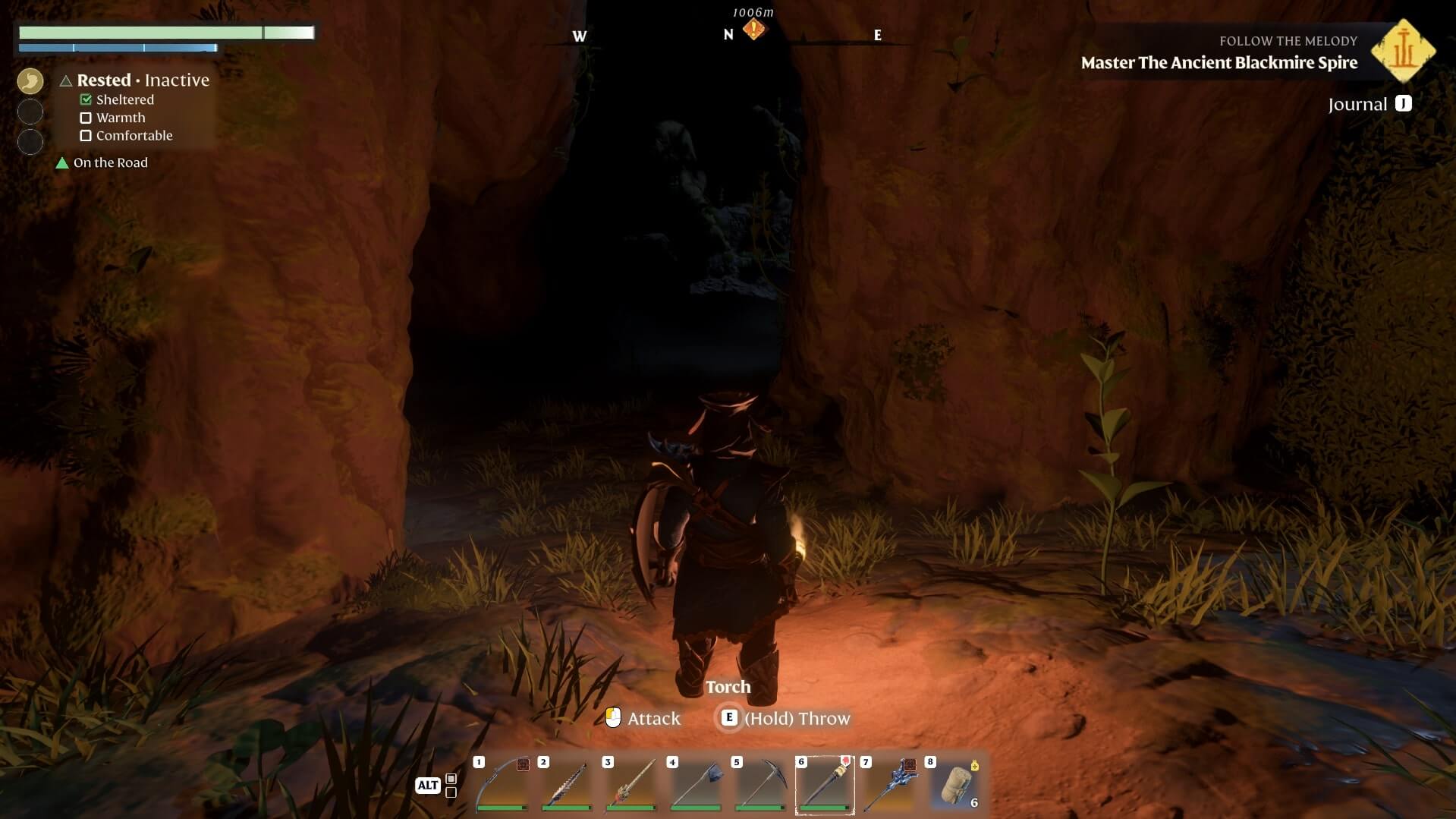
Task: Click the Ancient Blackmire Spire quest tracker
Action: 1219,62
